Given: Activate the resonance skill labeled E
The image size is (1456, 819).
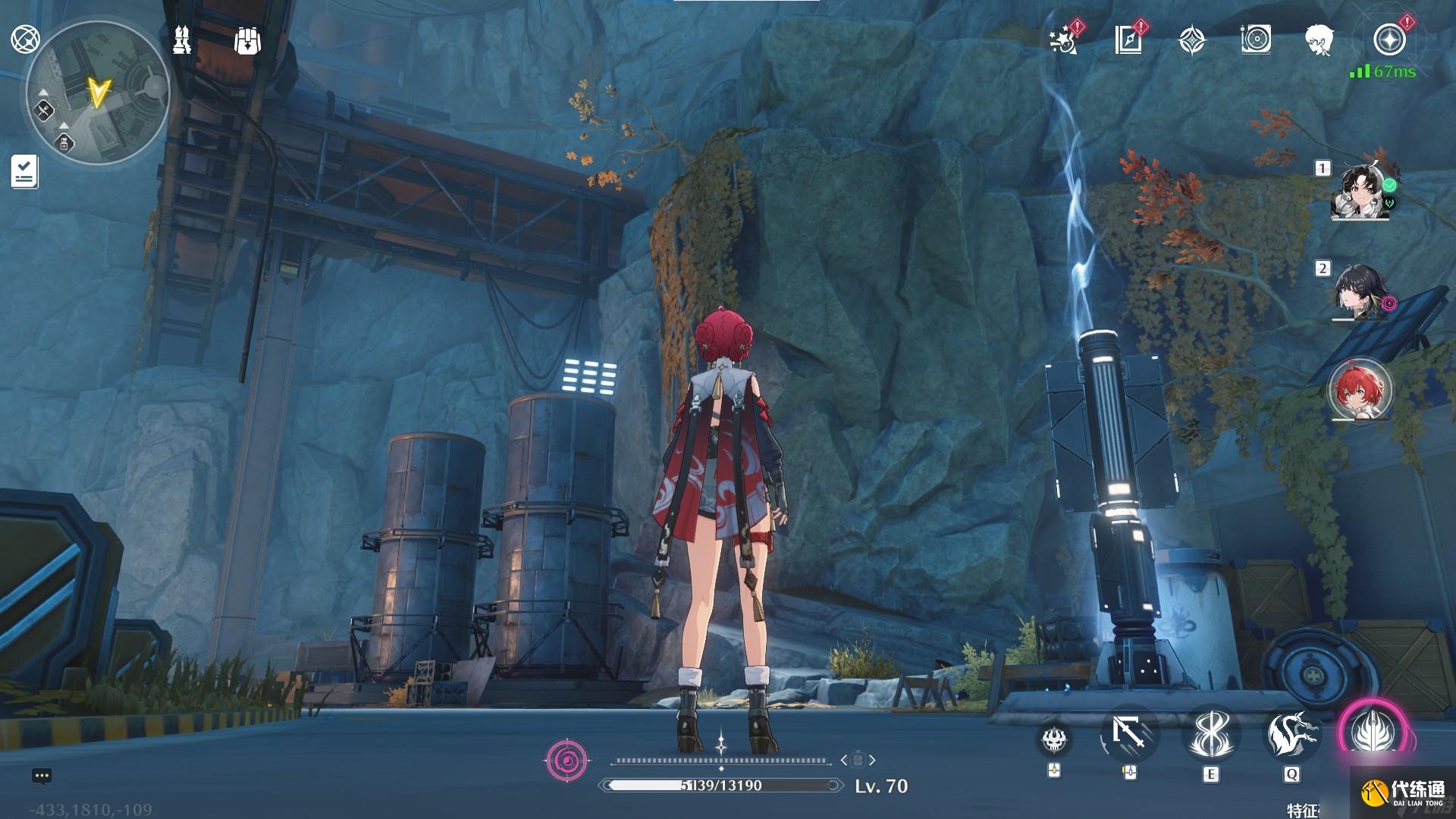Looking at the screenshot, I should [1210, 734].
